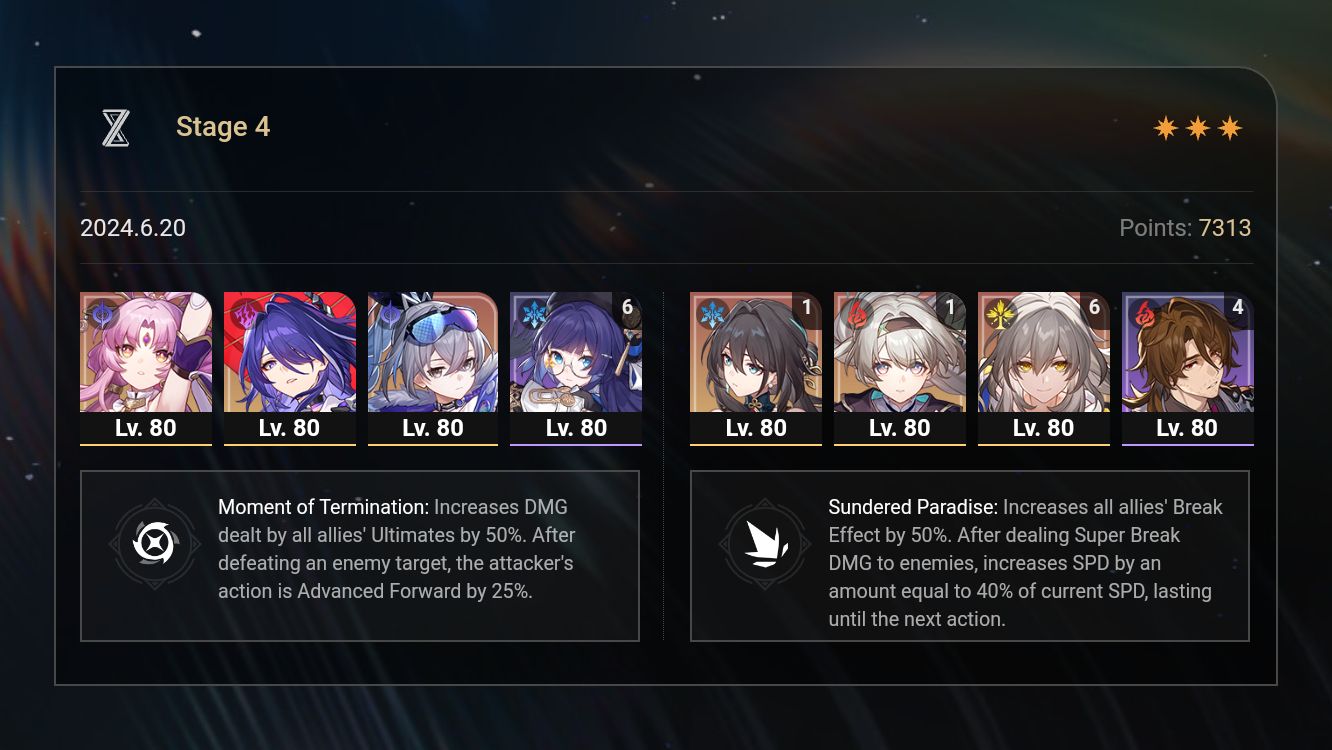Click the Eidolon 6 badge on Pela's portrait
The width and height of the screenshot is (1332, 750).
pos(627,307)
